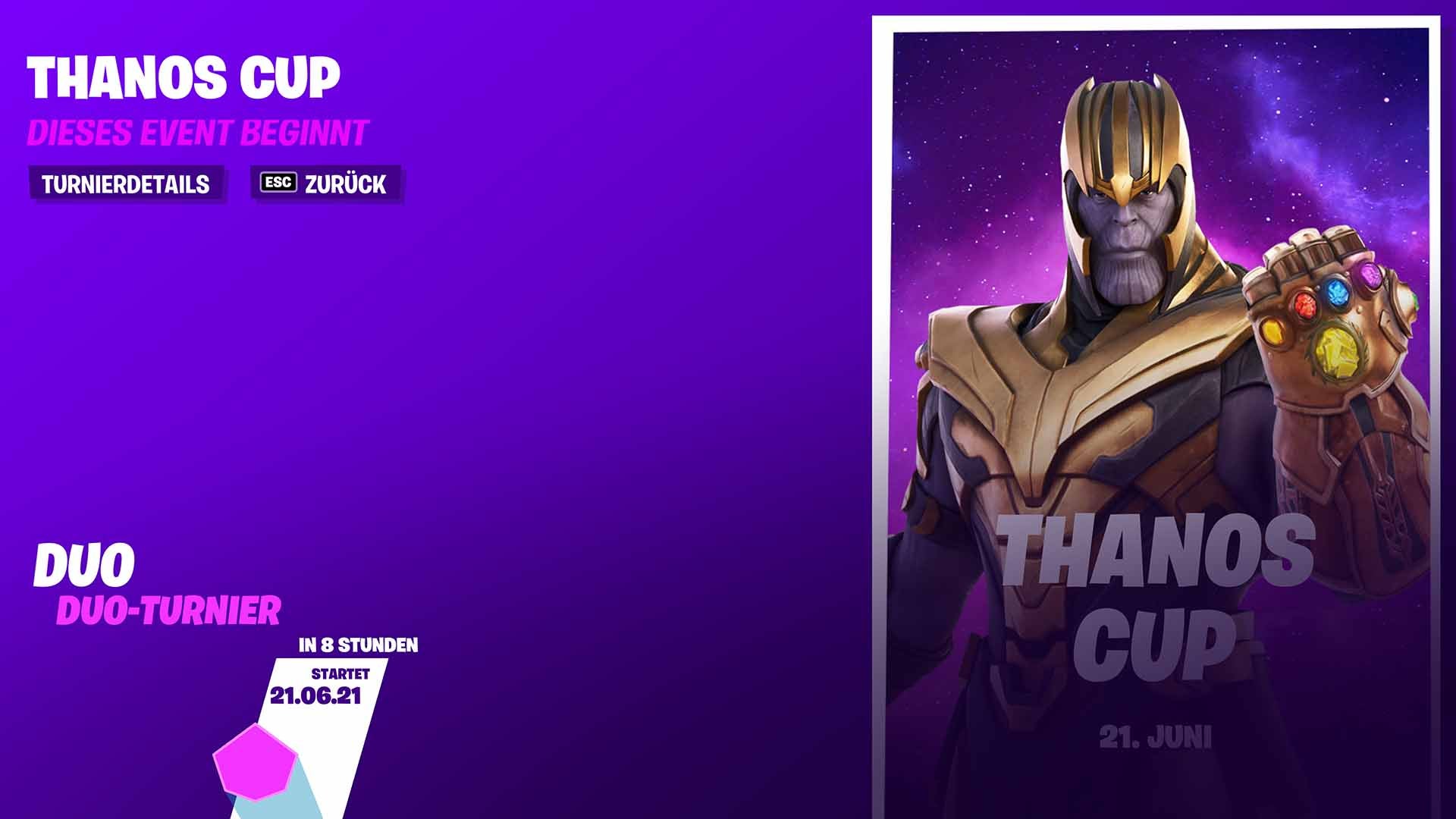Open TURNIERDETAILS for the Thanos Cup
This screenshot has height=819, width=1456.
point(125,182)
